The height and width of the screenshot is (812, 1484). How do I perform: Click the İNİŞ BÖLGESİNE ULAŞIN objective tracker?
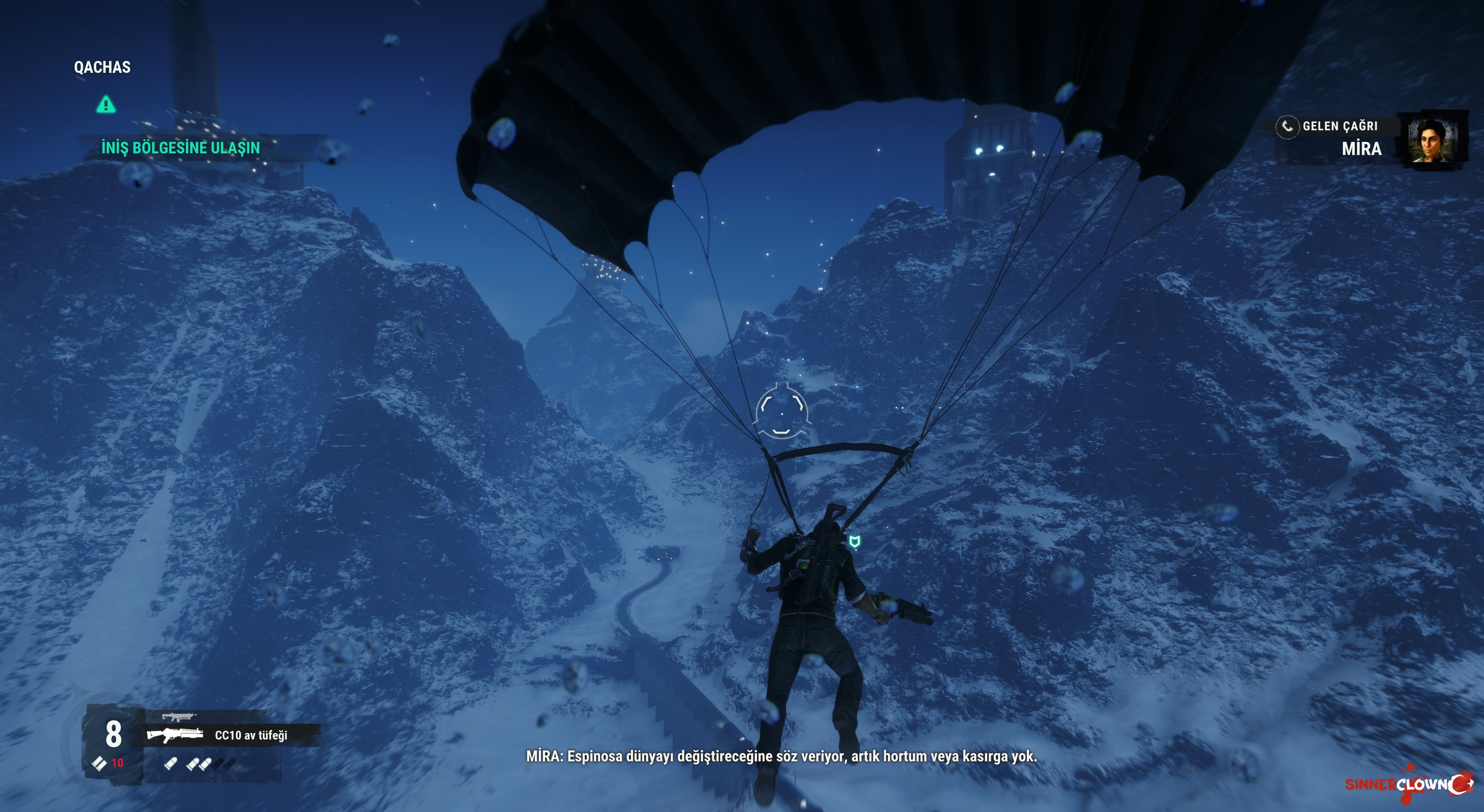[180, 148]
